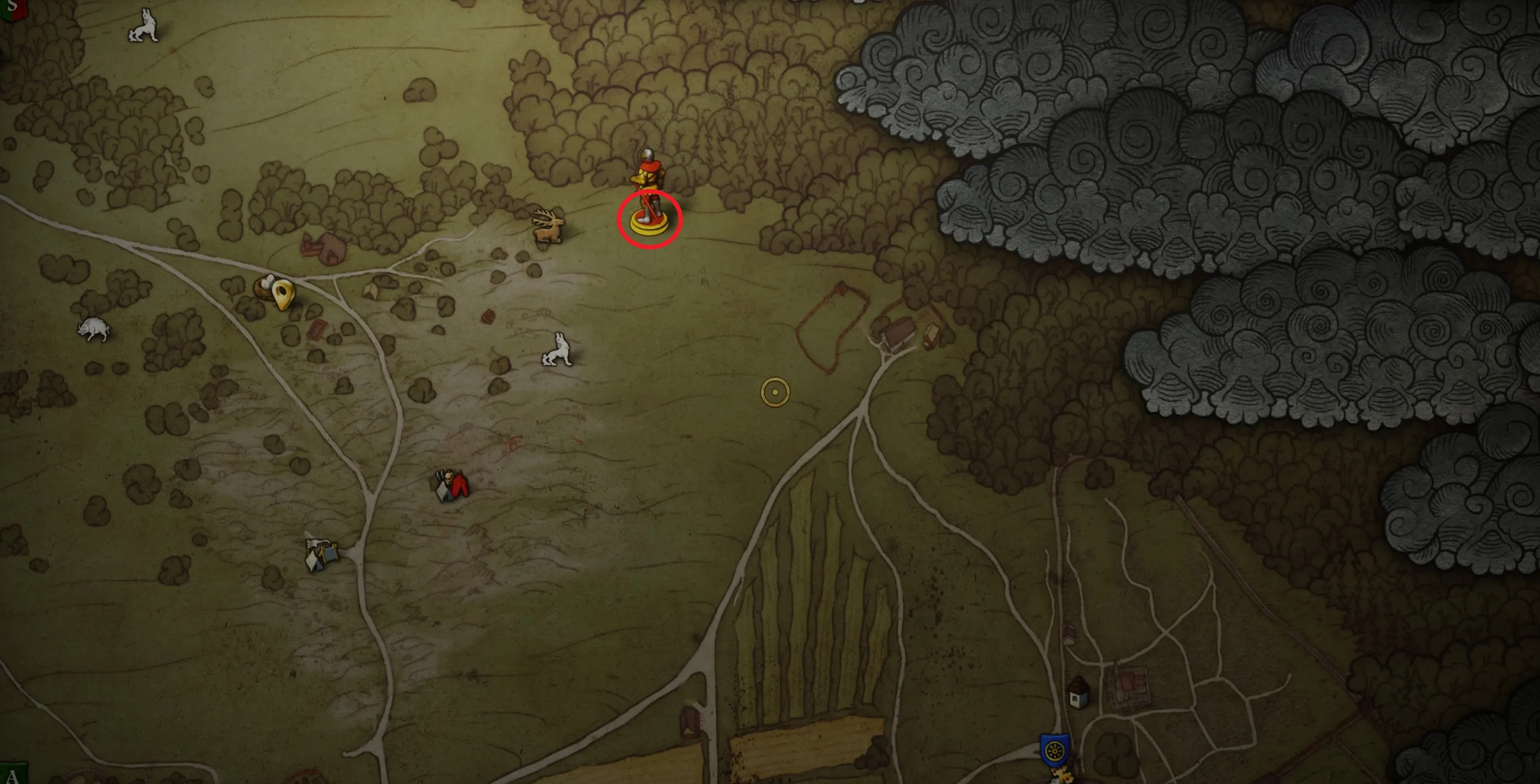Select the white and blue tent camp marker
1540x784 pixels.
point(321,555)
